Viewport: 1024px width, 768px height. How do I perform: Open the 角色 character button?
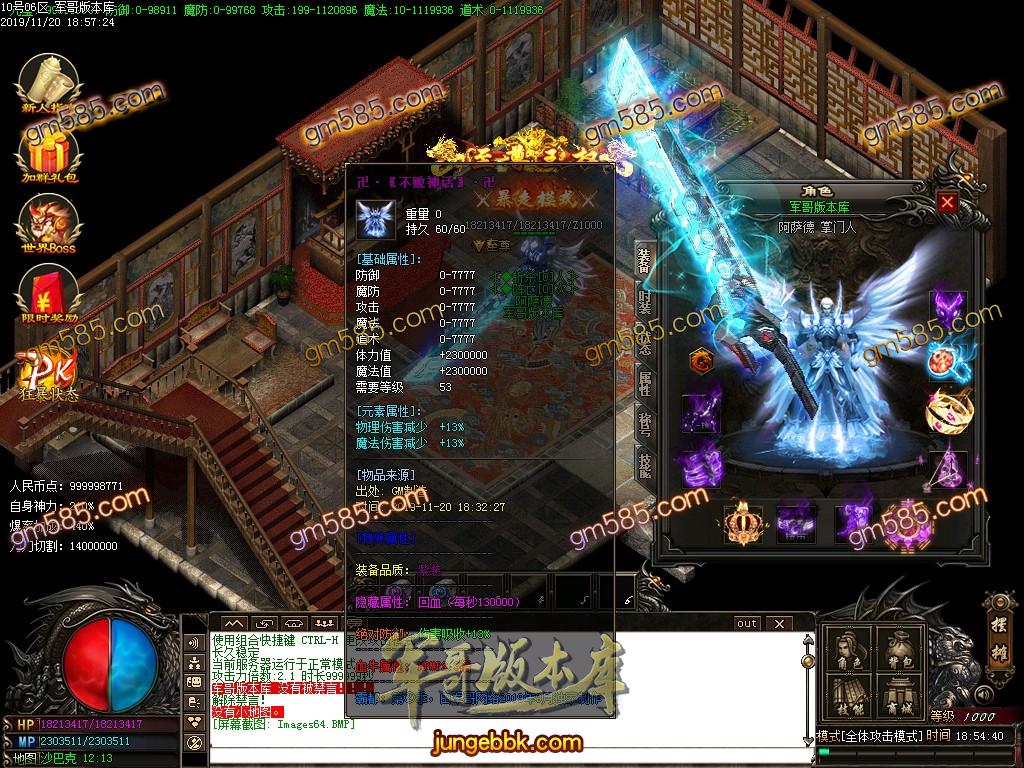point(847,652)
